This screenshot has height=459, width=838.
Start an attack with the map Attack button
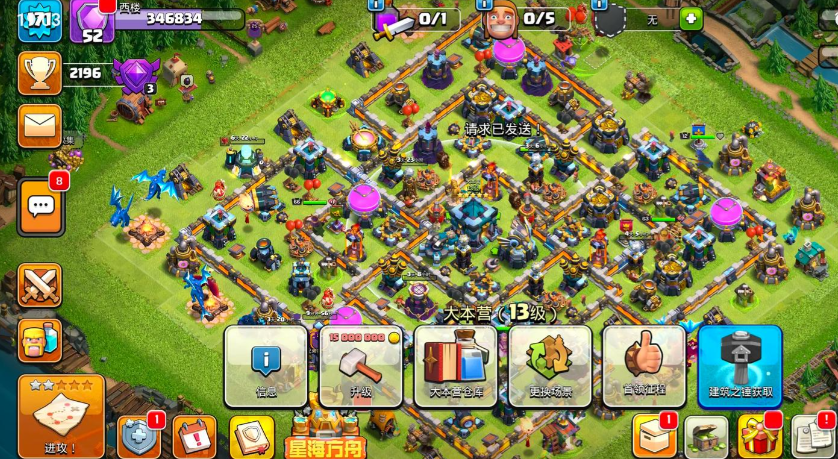pyautogui.click(x=61, y=417)
